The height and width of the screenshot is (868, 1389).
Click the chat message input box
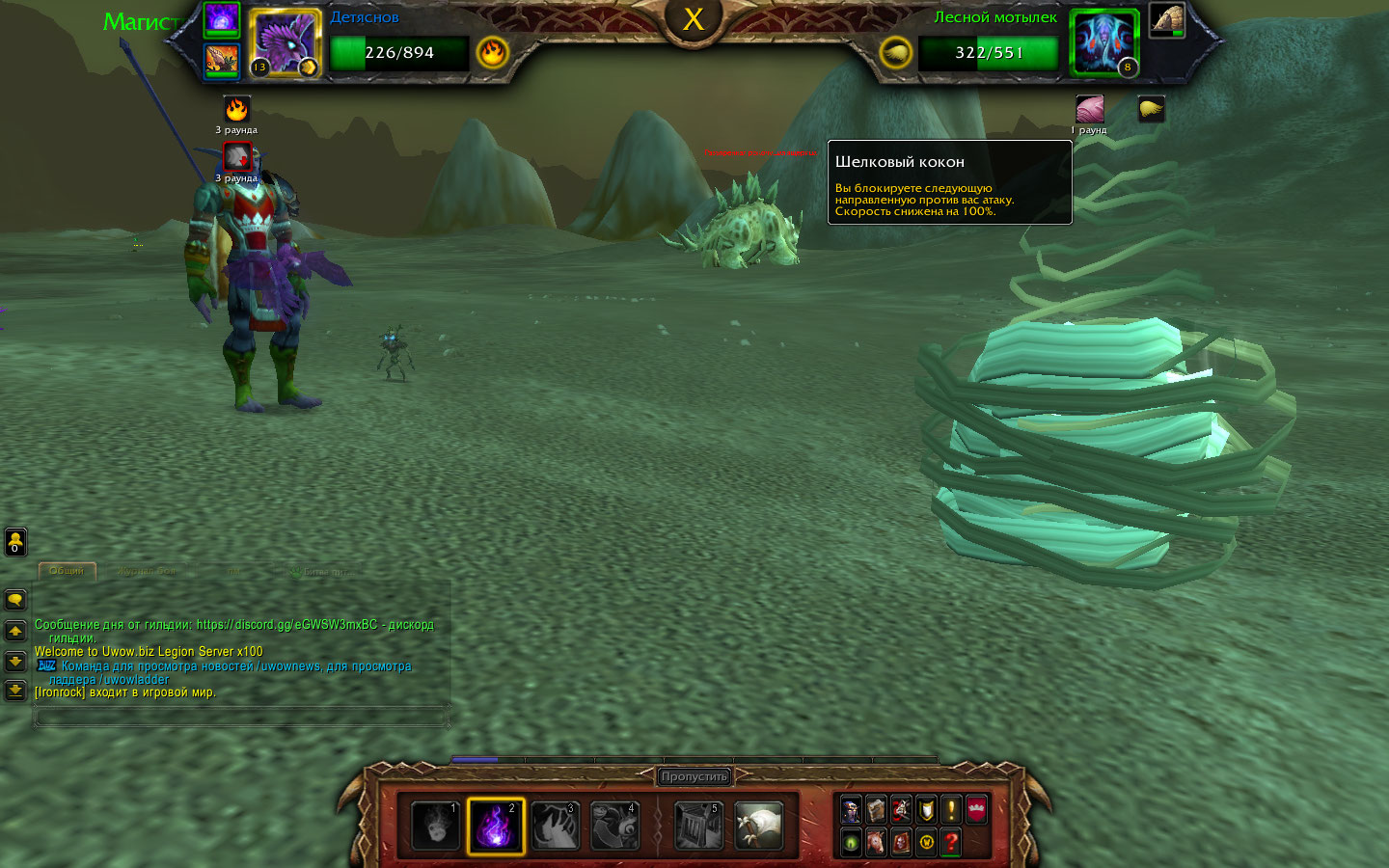[x=241, y=717]
